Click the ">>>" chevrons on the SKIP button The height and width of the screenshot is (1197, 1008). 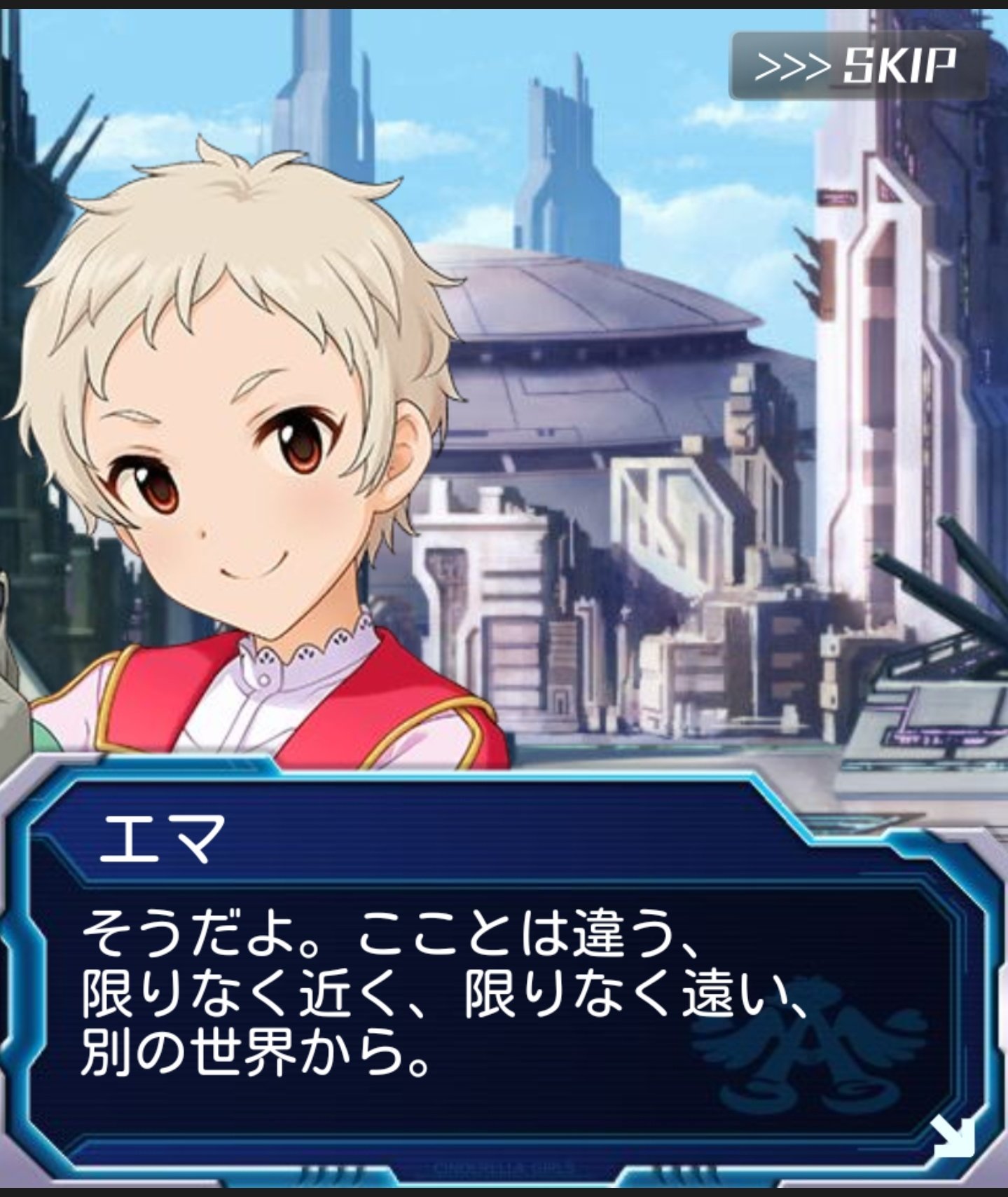[793, 64]
